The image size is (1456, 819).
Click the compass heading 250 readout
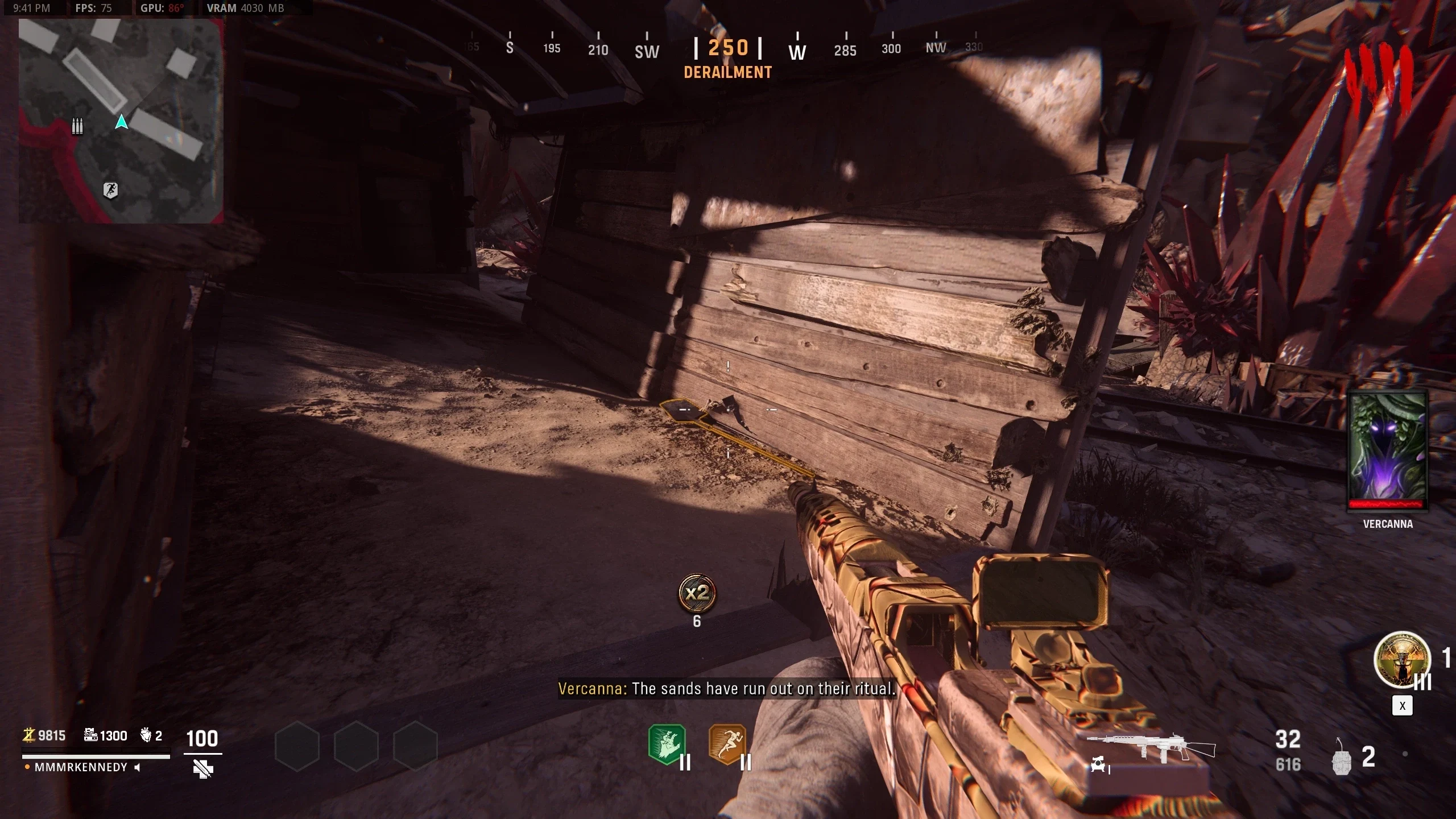(728, 48)
